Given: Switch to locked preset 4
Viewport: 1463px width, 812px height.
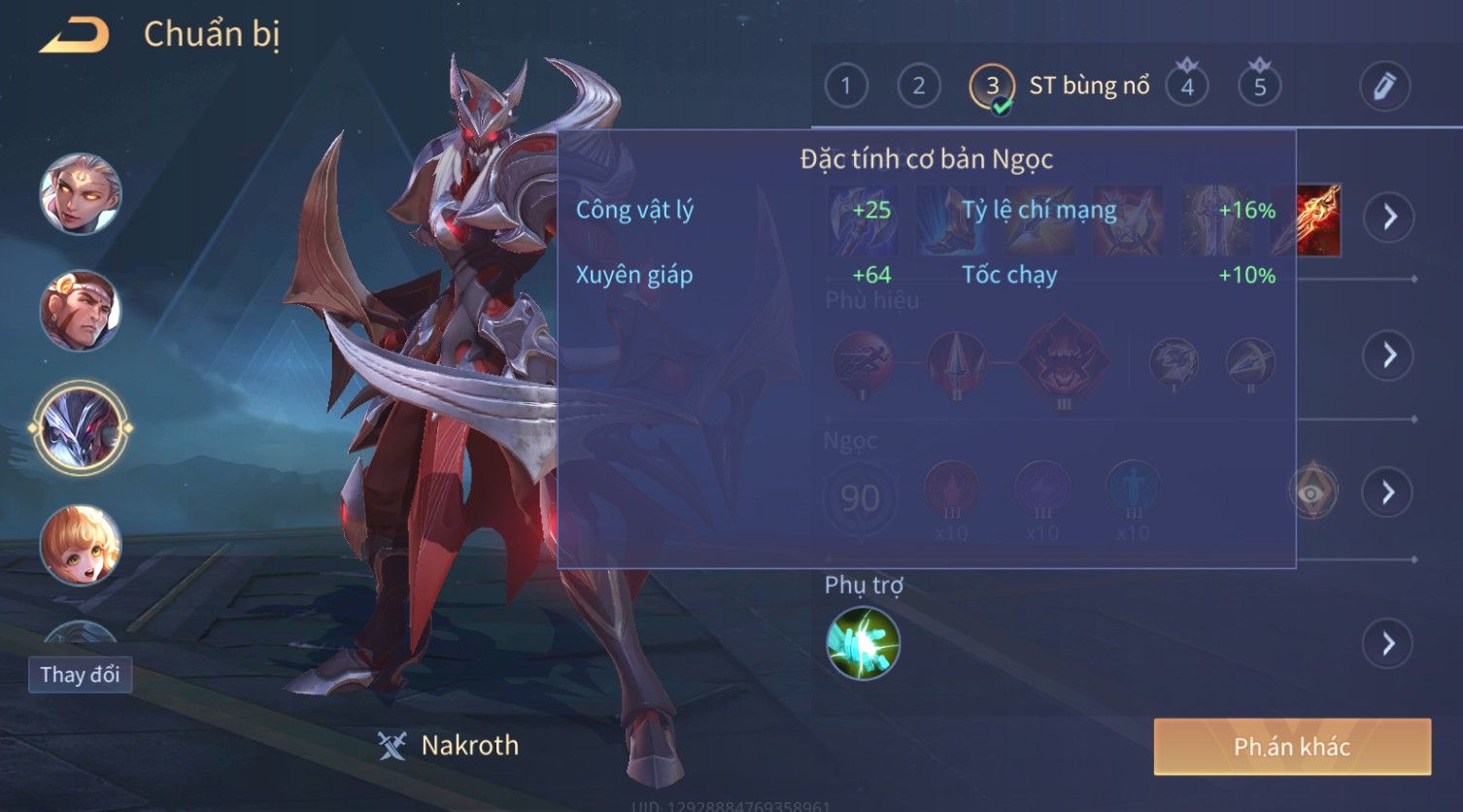Looking at the screenshot, I should coord(1186,86).
